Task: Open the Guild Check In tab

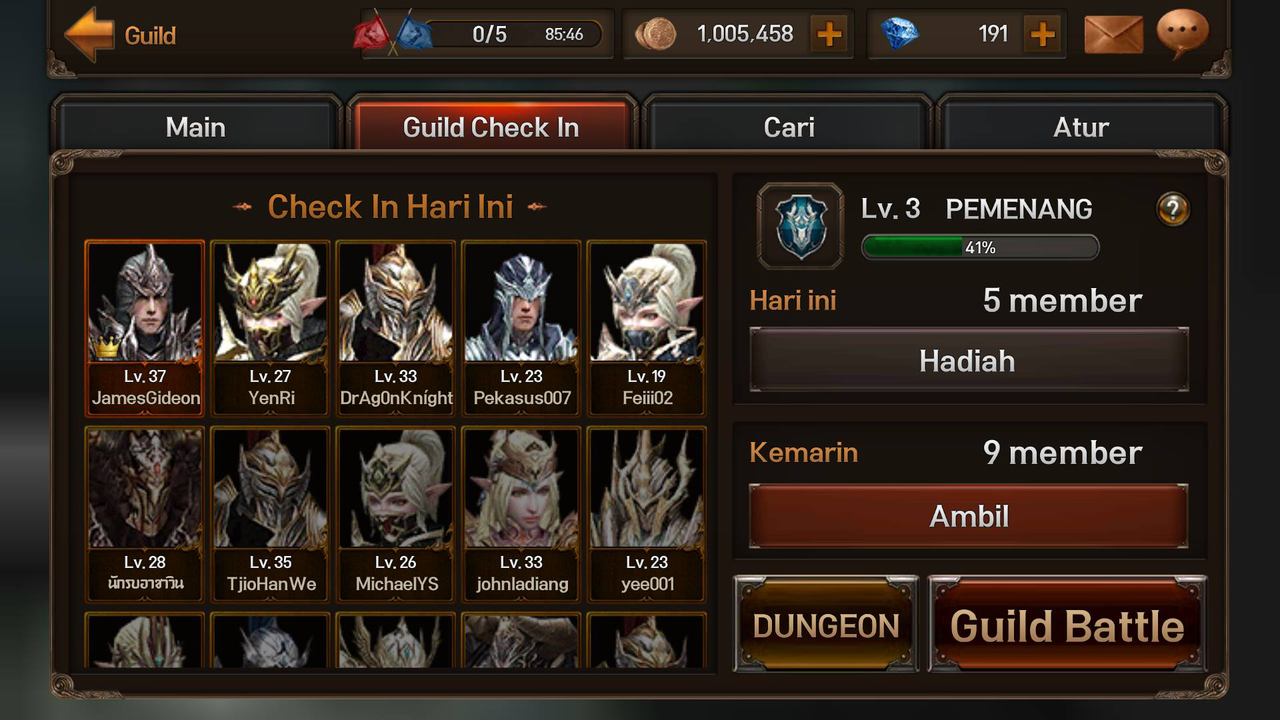Action: coord(491,127)
